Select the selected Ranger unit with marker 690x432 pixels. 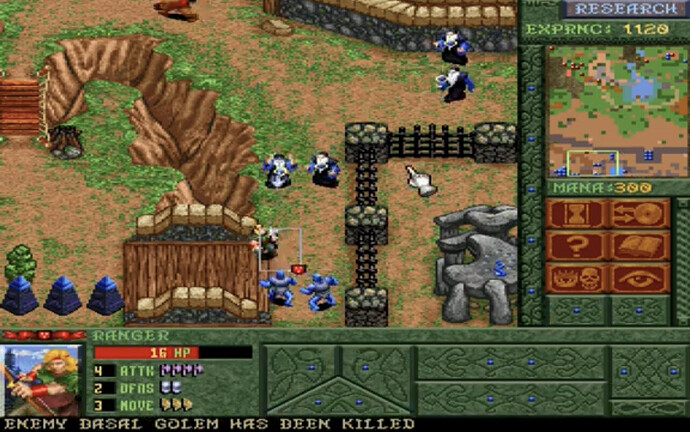click(268, 243)
